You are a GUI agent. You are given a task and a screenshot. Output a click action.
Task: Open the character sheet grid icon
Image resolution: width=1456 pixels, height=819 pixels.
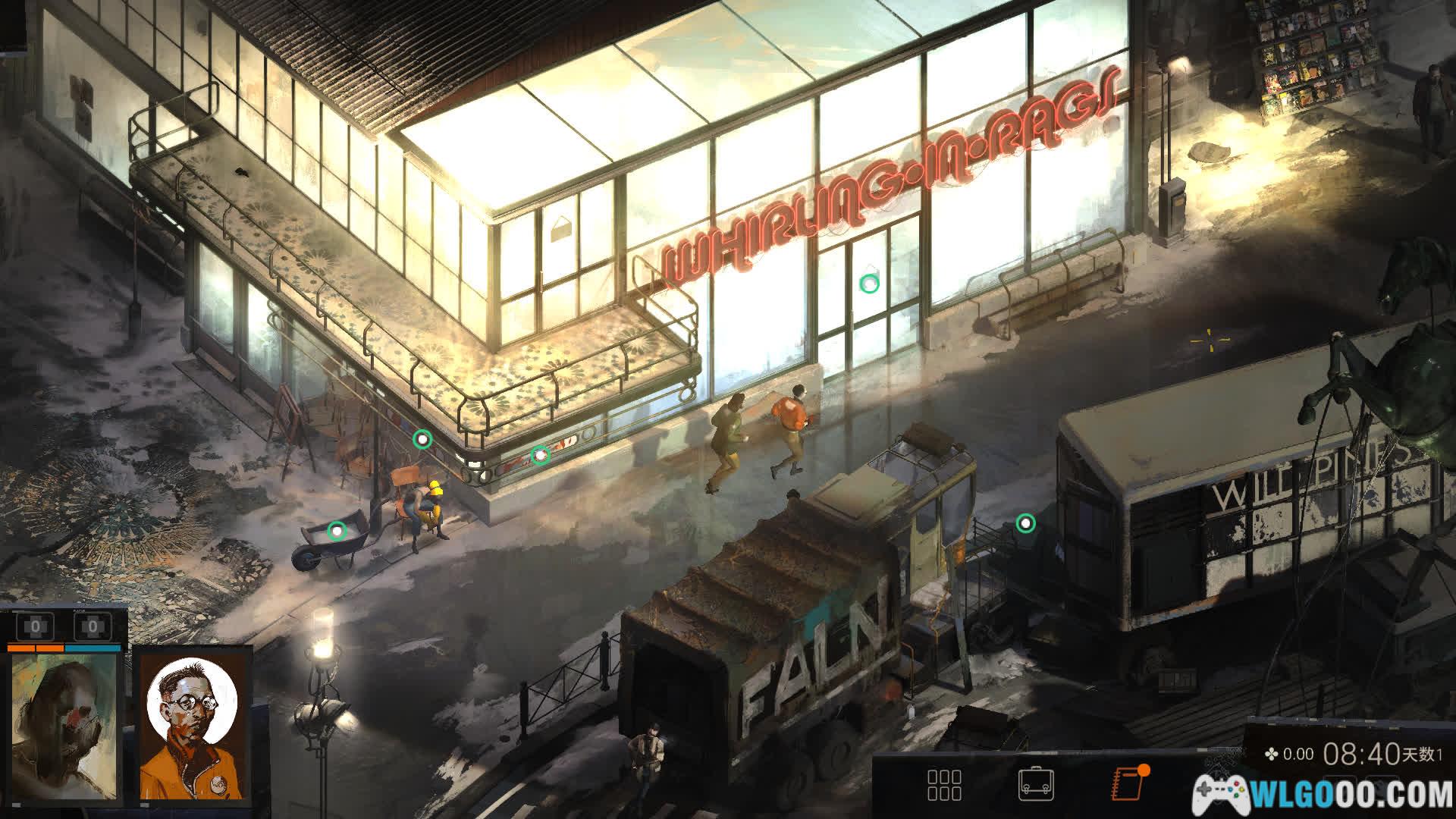[944, 785]
